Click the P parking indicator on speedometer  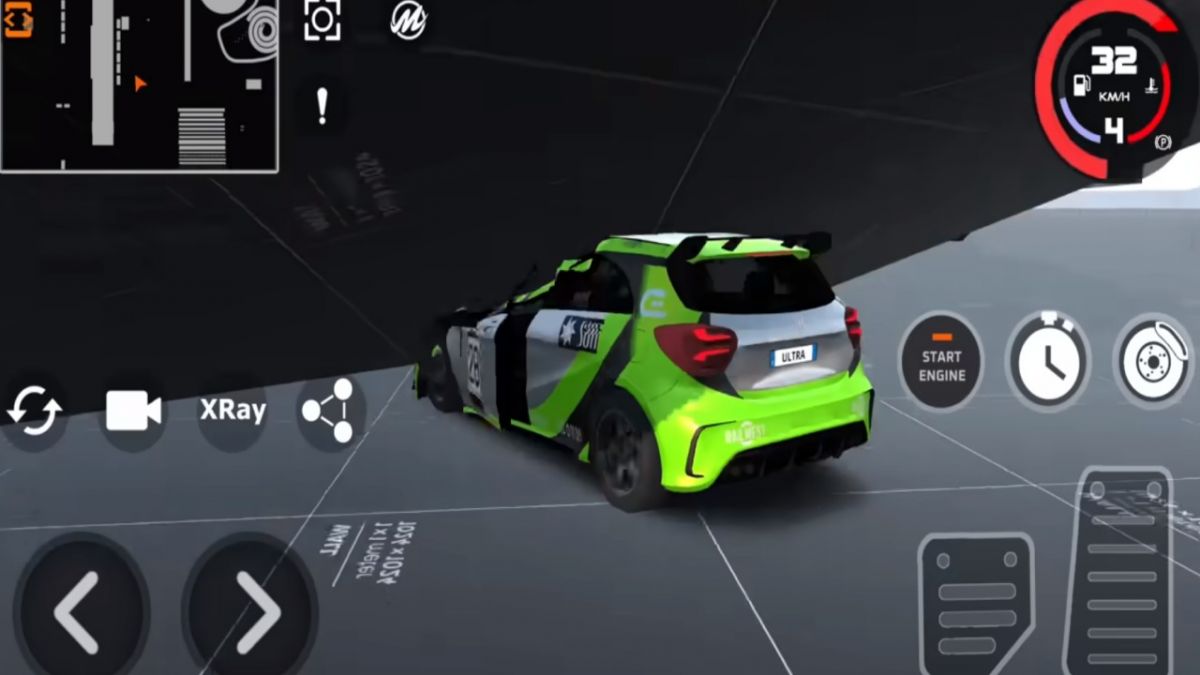pos(1162,142)
